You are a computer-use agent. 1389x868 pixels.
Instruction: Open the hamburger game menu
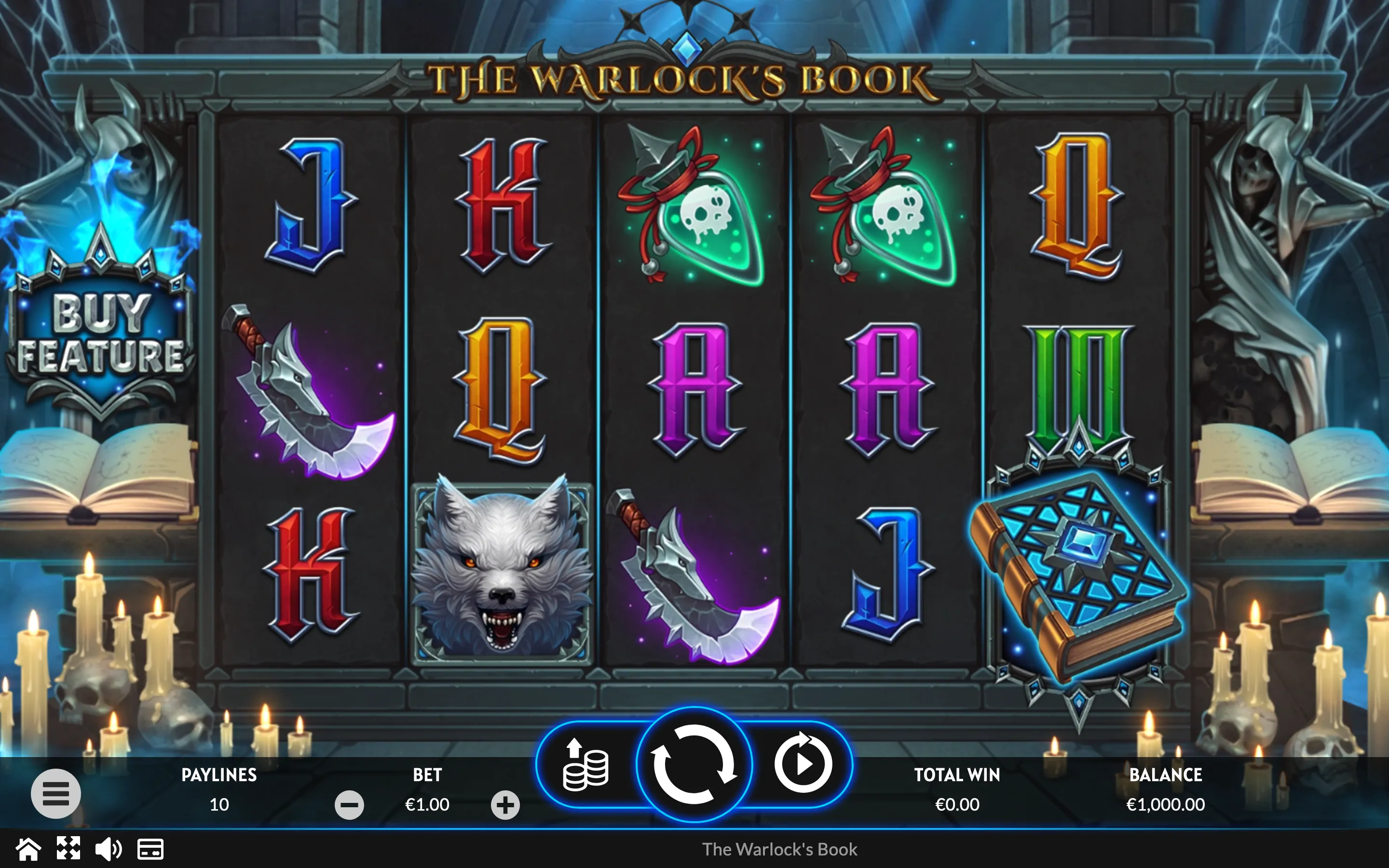[55, 793]
